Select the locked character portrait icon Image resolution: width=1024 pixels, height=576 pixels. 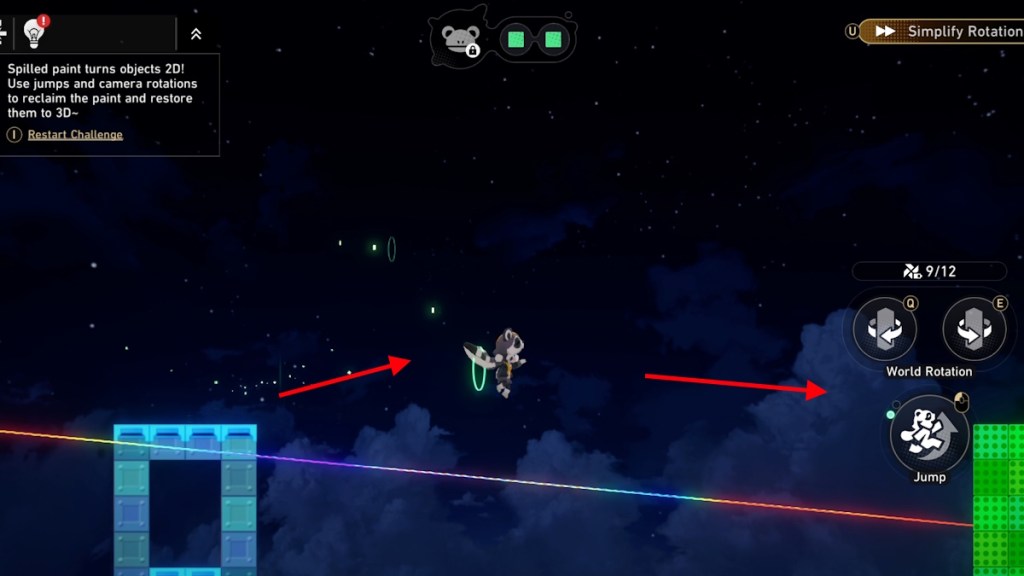460,40
